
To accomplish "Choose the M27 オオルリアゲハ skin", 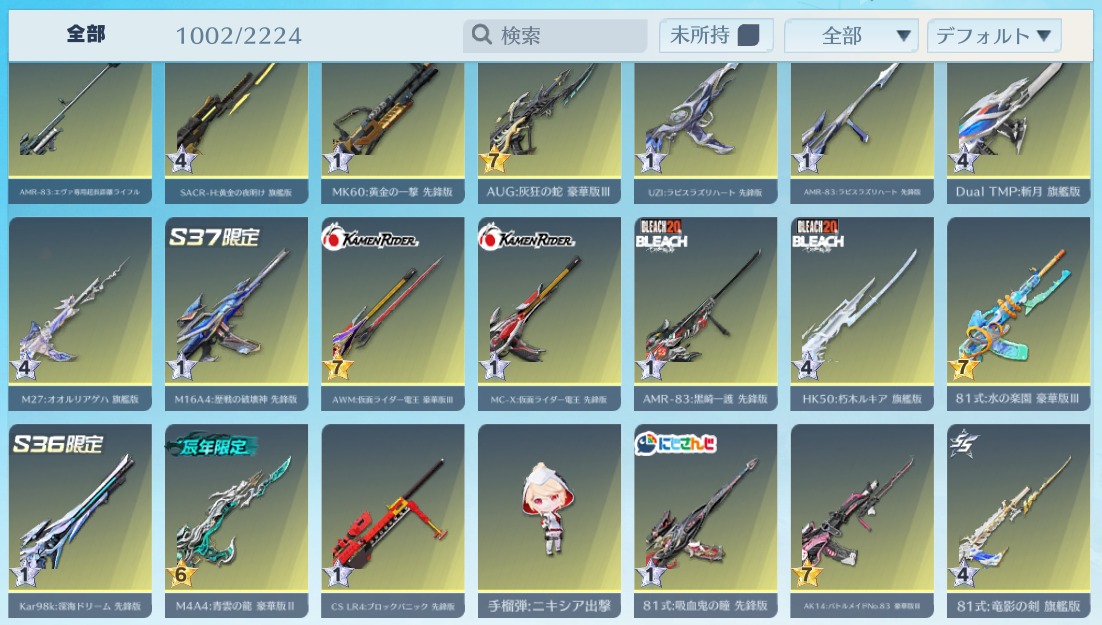I will coord(80,310).
